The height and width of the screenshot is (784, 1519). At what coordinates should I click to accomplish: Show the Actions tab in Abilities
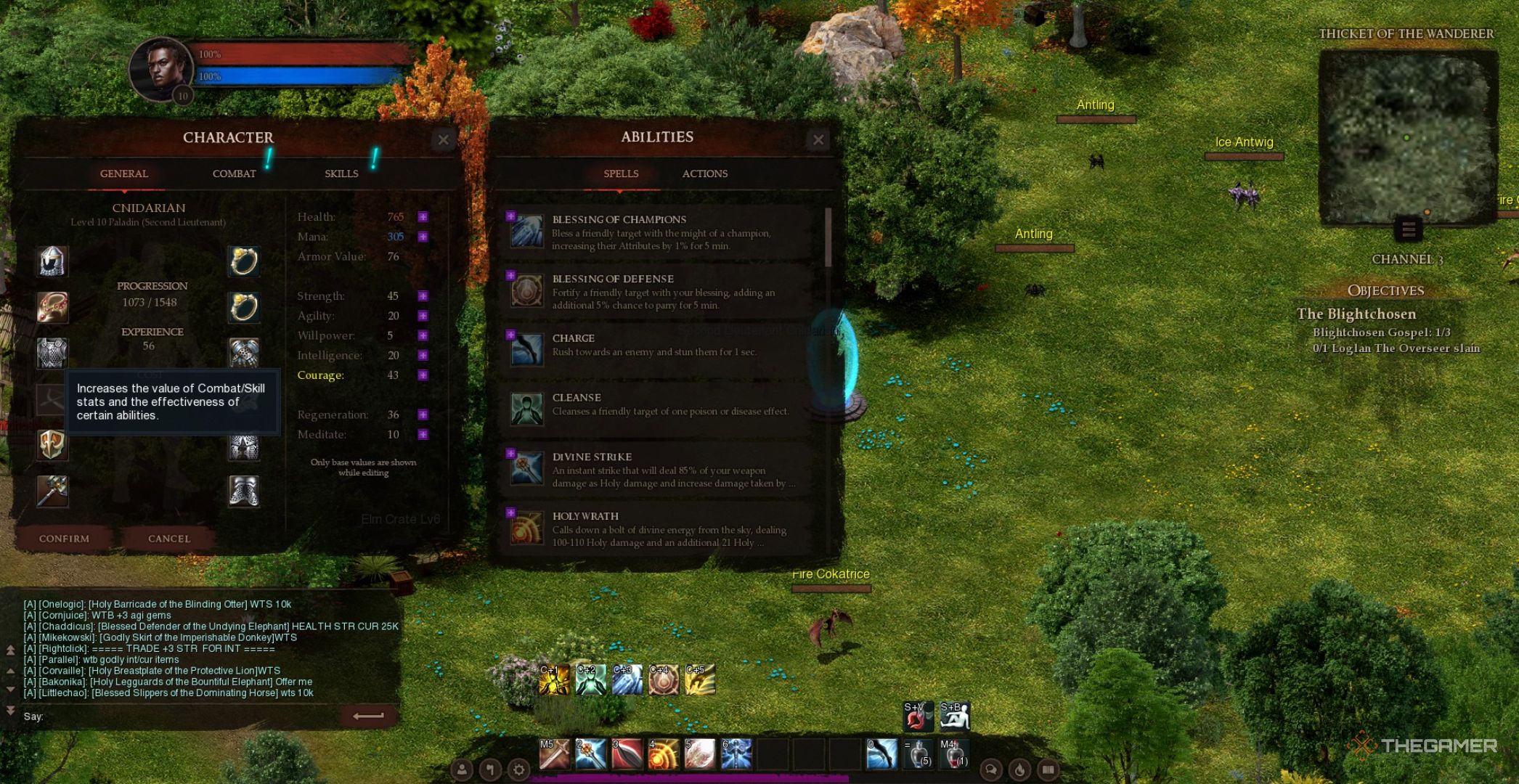(x=704, y=173)
